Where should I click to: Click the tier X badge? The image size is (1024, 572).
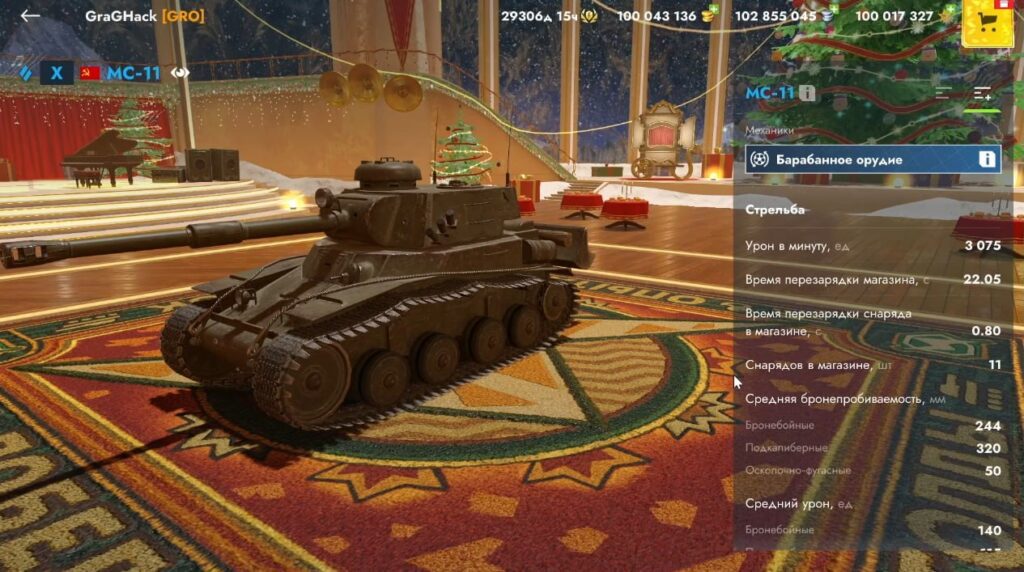57,73
